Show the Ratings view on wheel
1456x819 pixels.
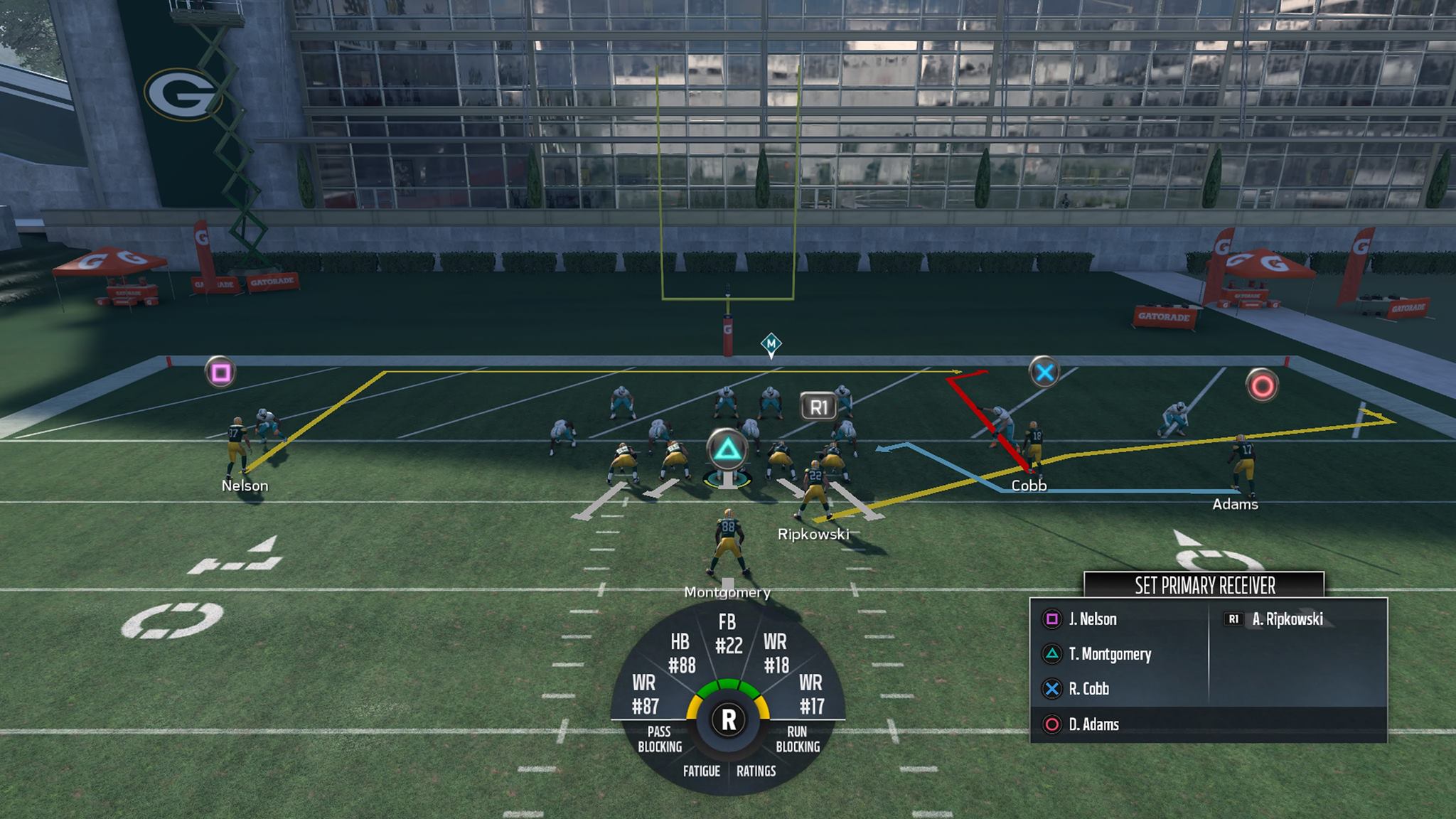coord(756,771)
